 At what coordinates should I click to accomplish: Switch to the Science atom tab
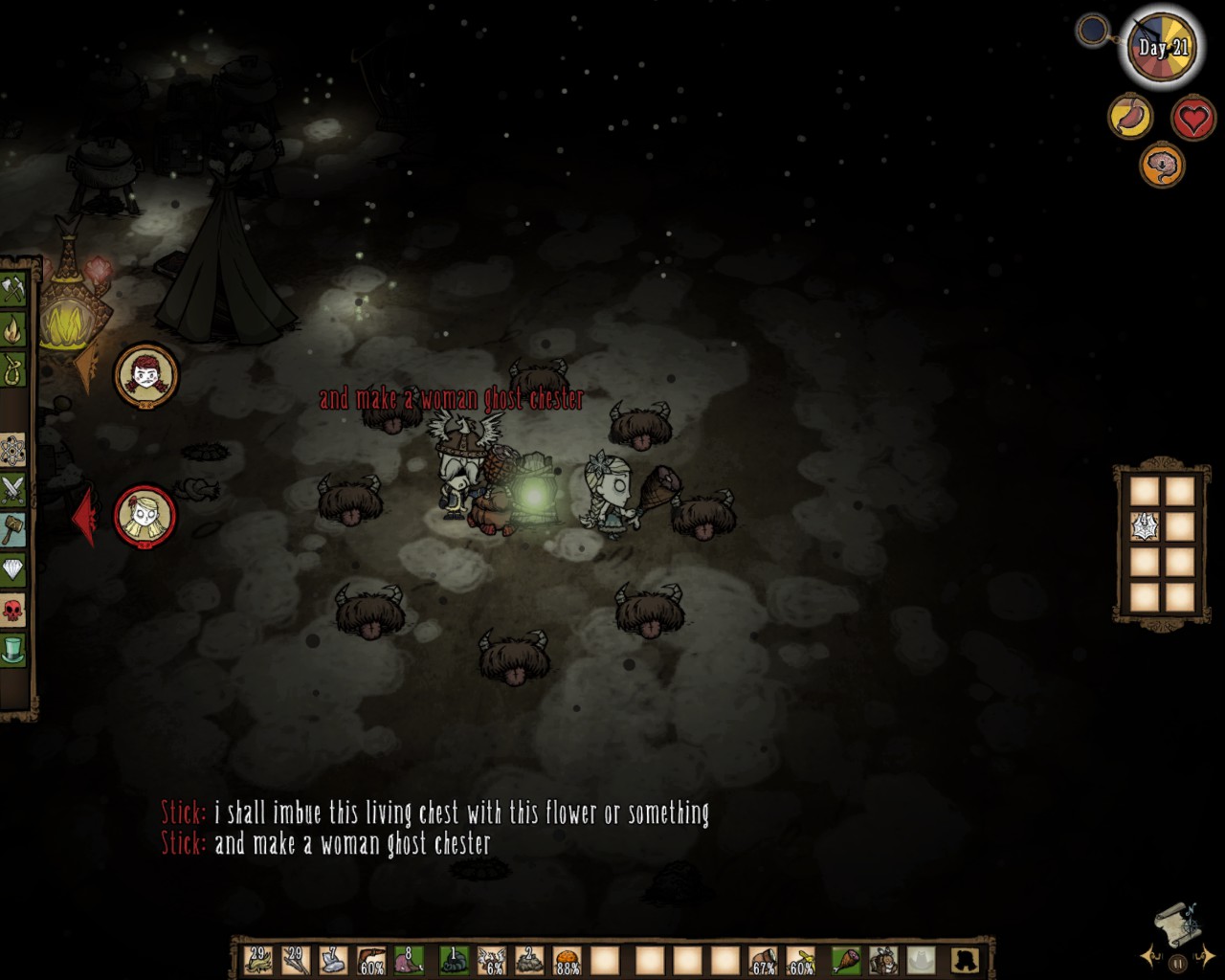point(12,449)
